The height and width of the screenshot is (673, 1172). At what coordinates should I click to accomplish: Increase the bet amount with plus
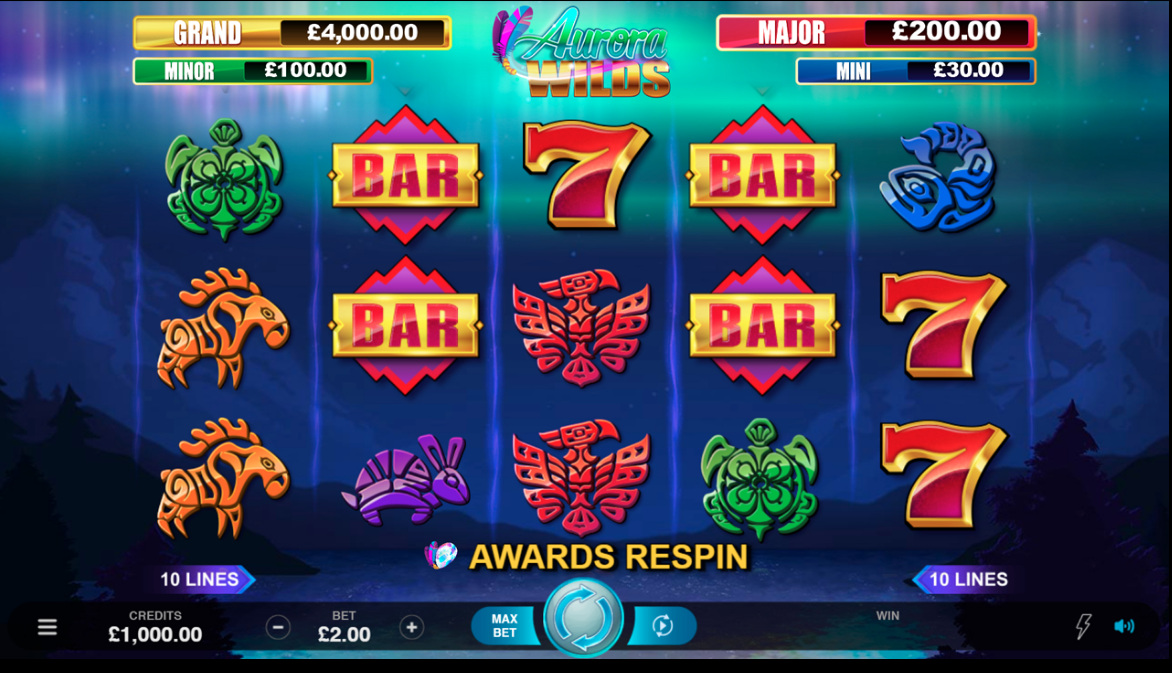pyautogui.click(x=411, y=627)
